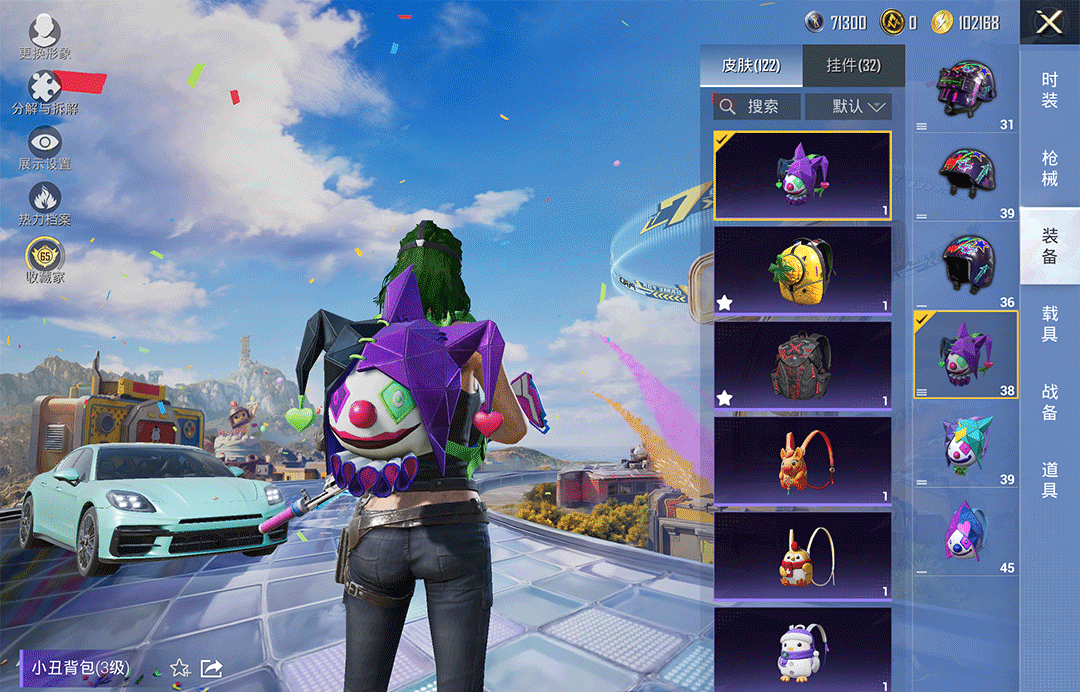Open the 战备 category tab
The width and height of the screenshot is (1080, 692).
point(1049,401)
